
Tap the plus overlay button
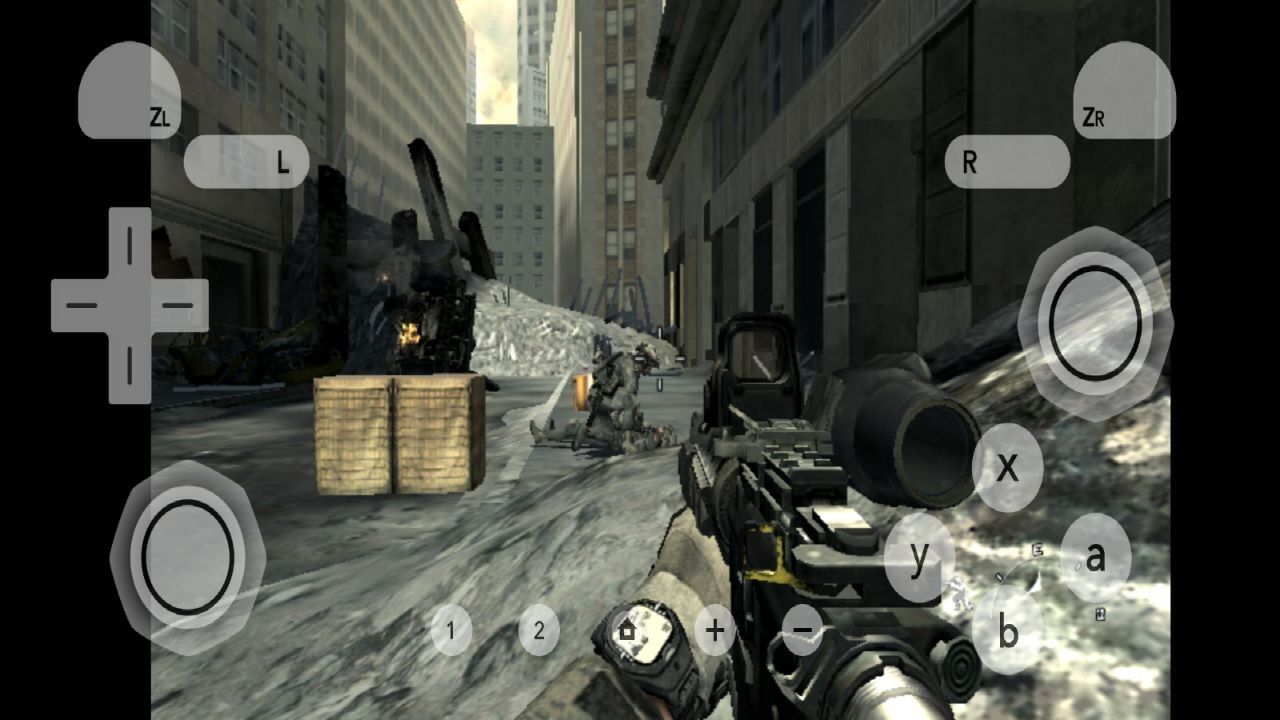(x=715, y=631)
